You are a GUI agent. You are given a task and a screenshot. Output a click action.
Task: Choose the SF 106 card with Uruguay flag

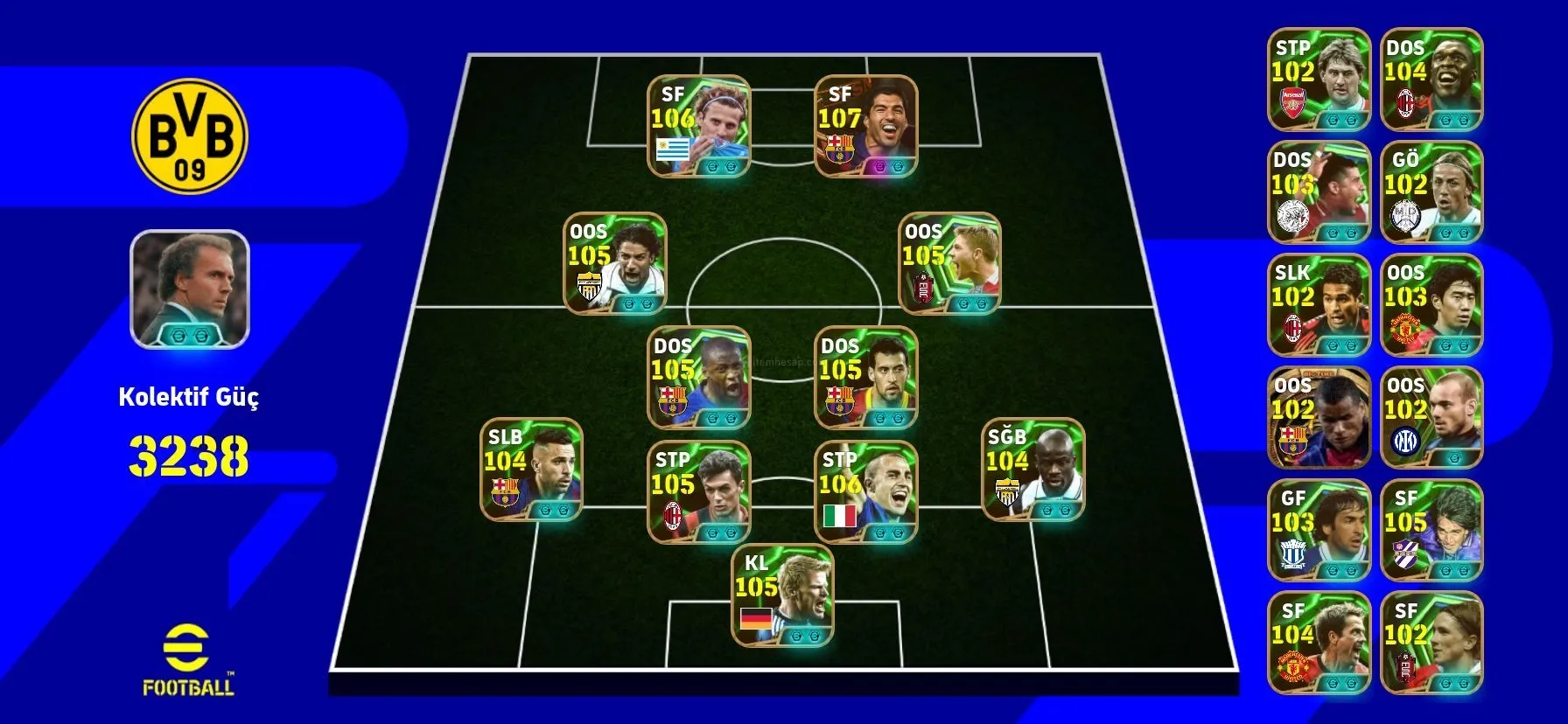[x=698, y=127]
